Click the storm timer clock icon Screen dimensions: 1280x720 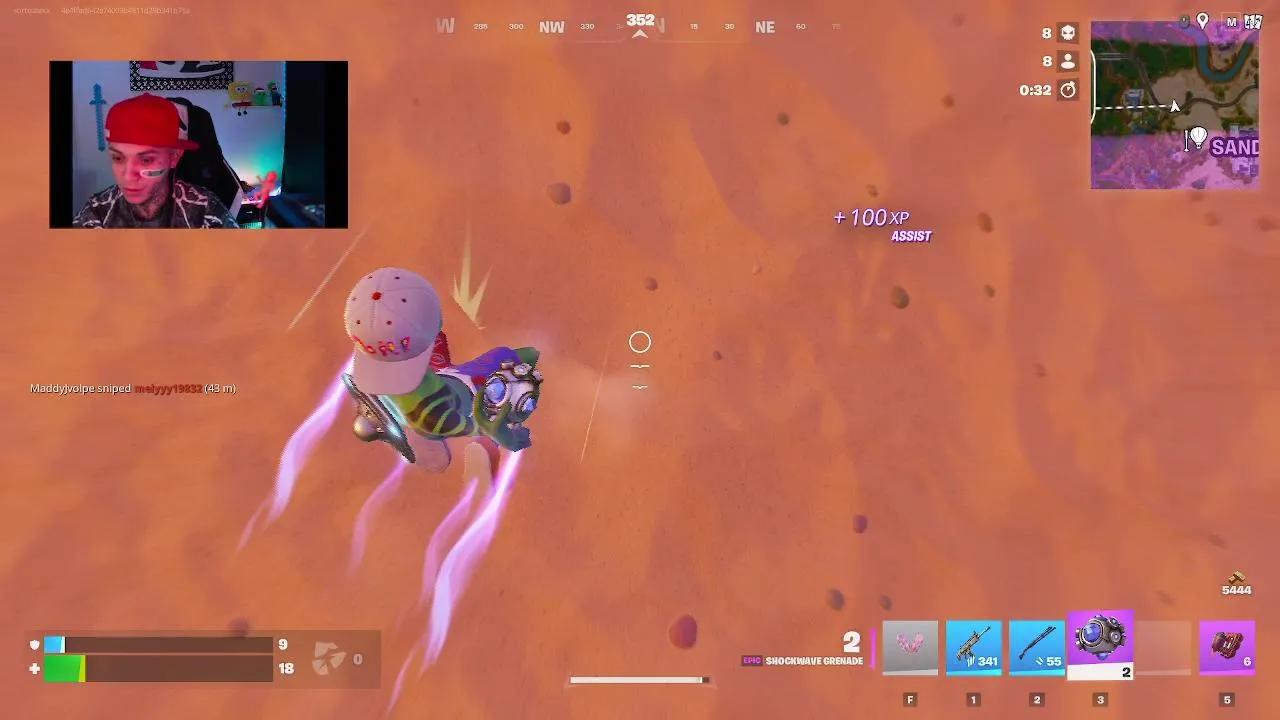point(1066,90)
